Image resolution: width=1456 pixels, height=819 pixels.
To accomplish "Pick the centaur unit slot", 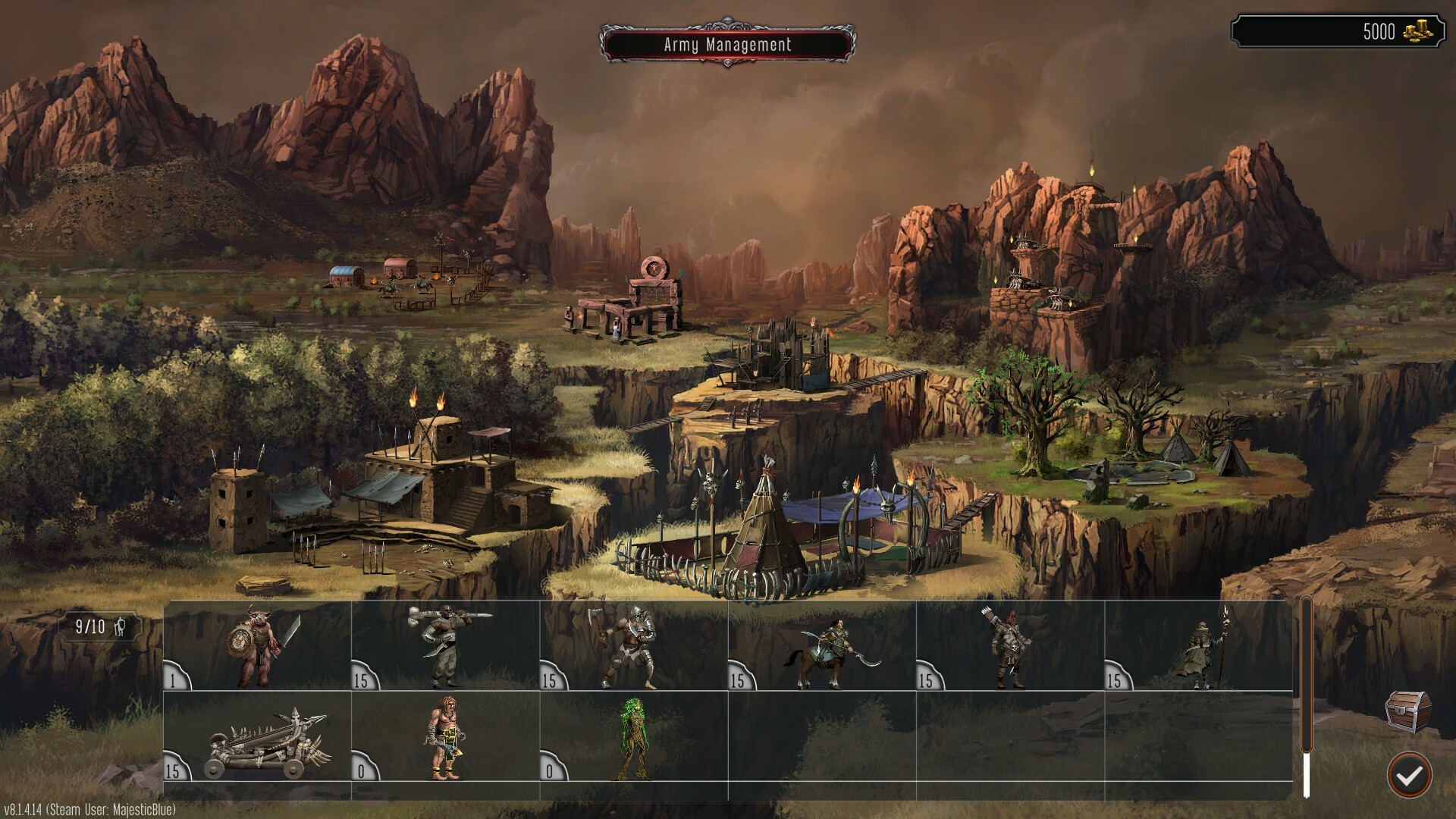I will coord(822,646).
